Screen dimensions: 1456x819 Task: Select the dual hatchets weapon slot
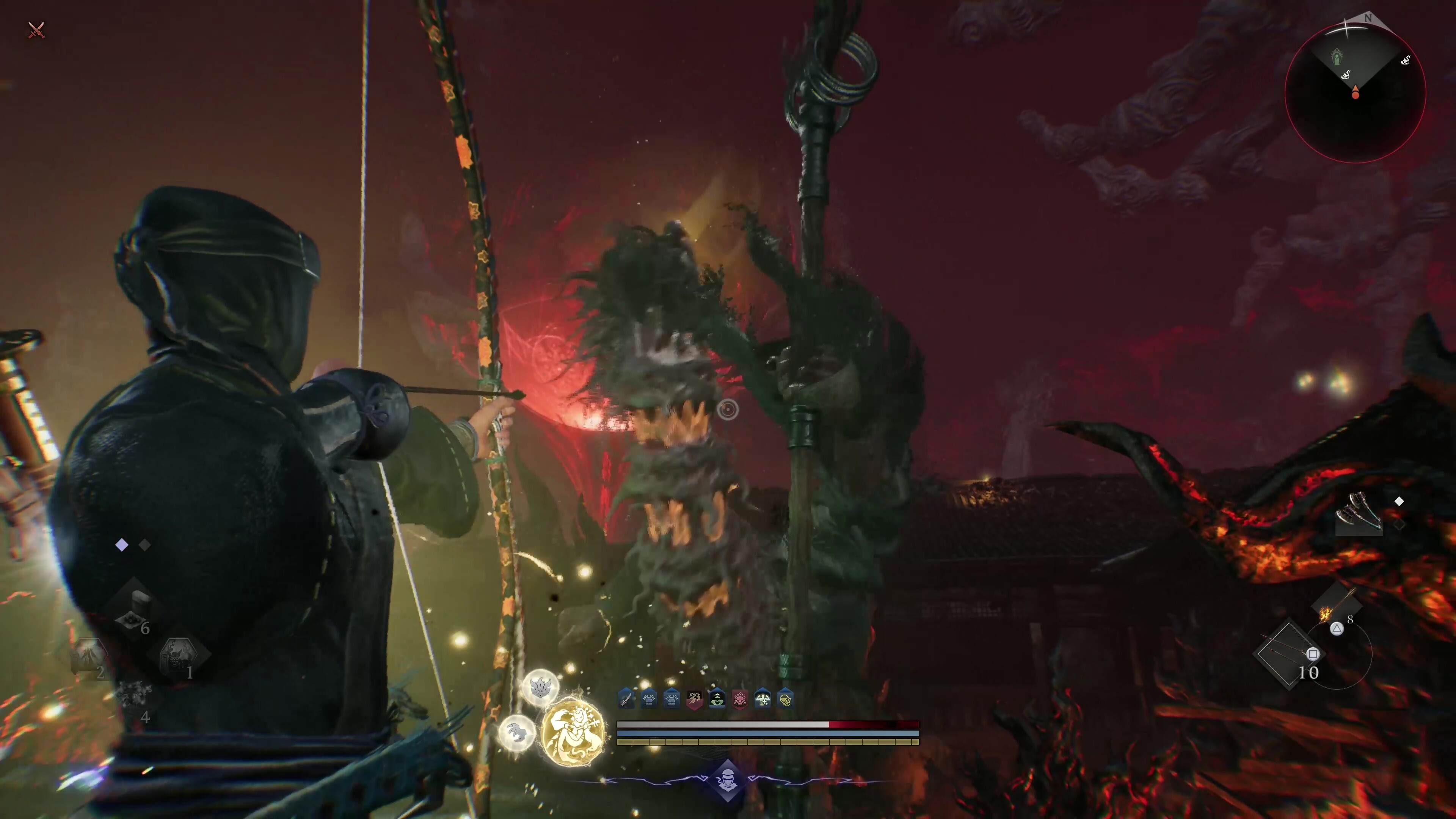coord(1359,514)
